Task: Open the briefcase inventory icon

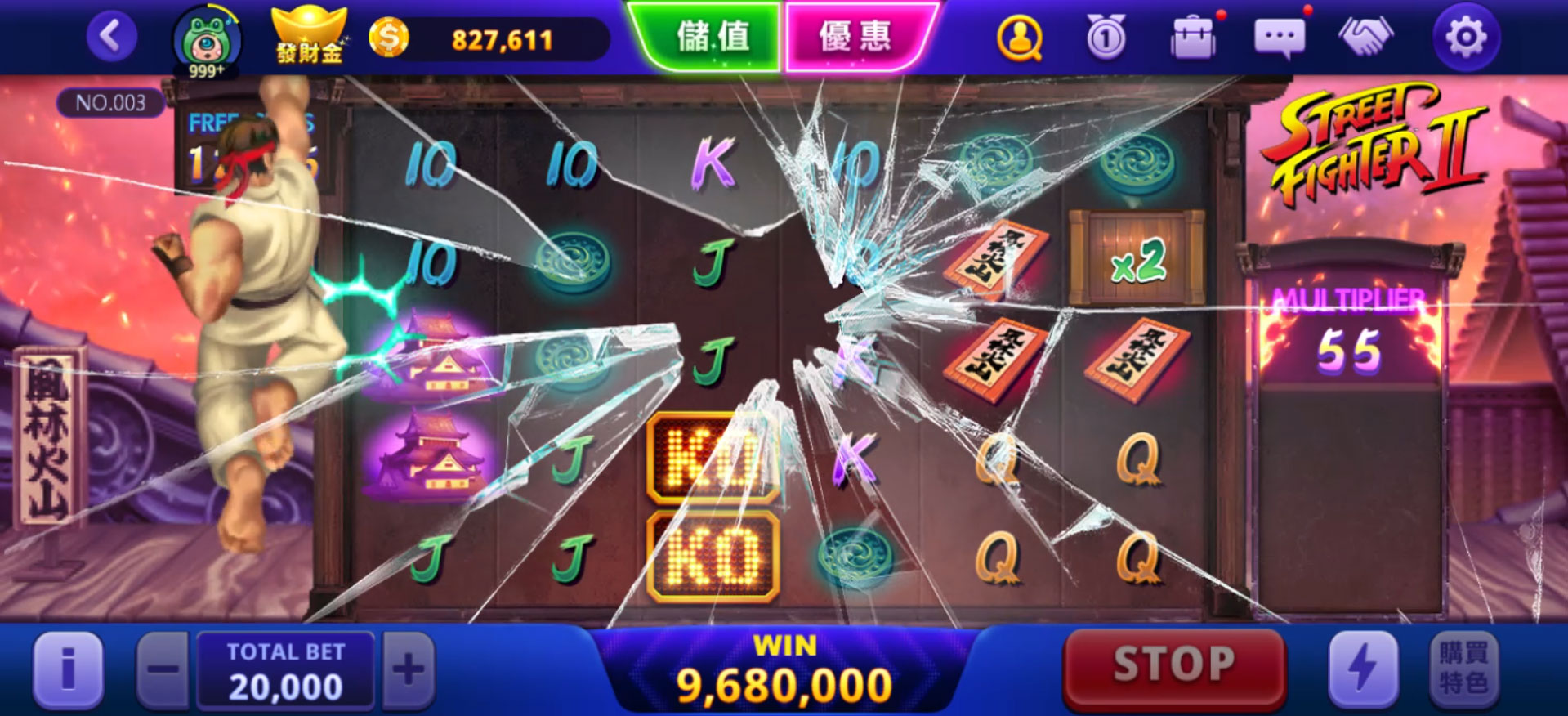Action: pos(1193,38)
